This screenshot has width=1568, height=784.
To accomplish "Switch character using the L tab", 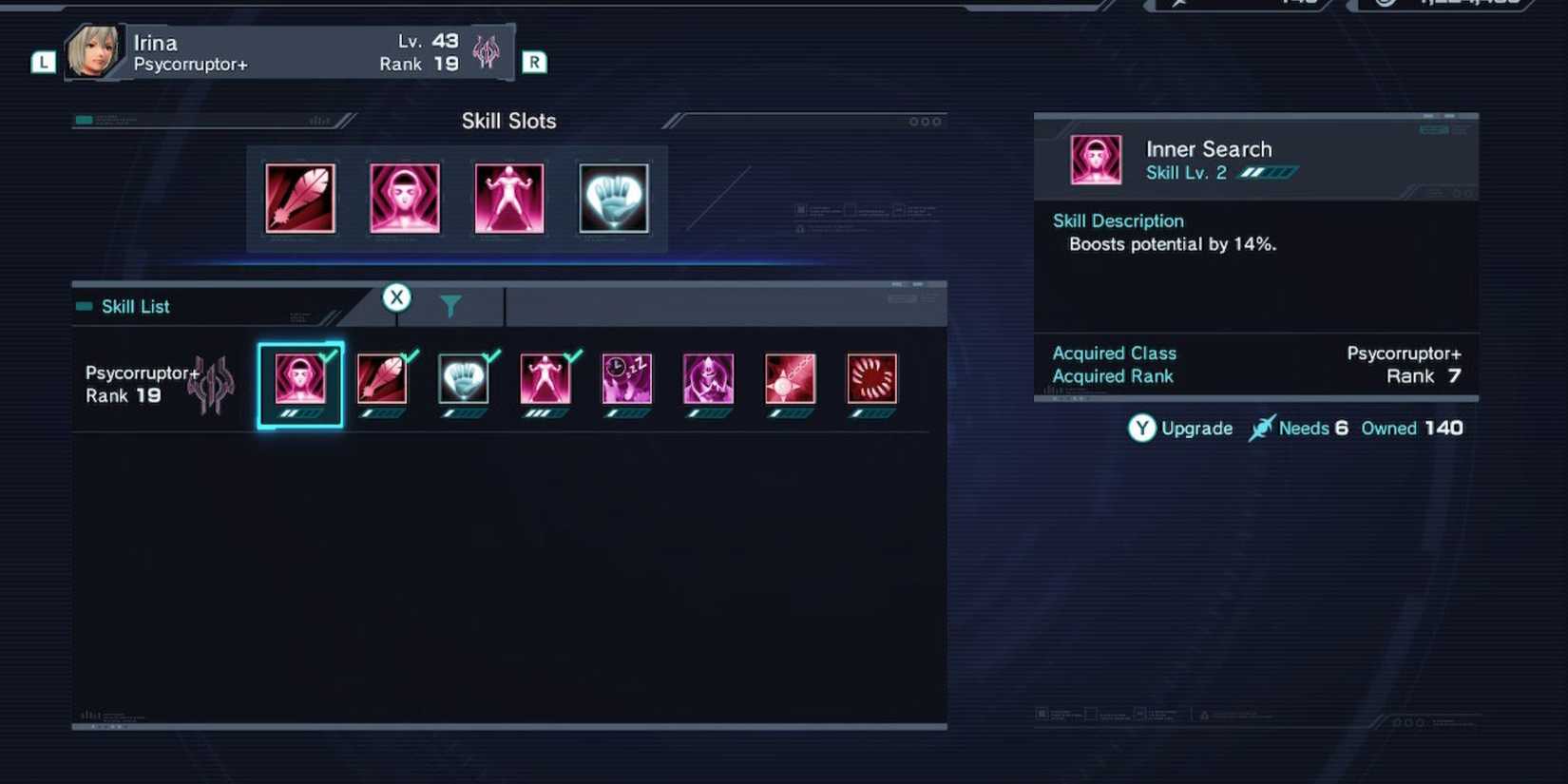I will point(42,63).
